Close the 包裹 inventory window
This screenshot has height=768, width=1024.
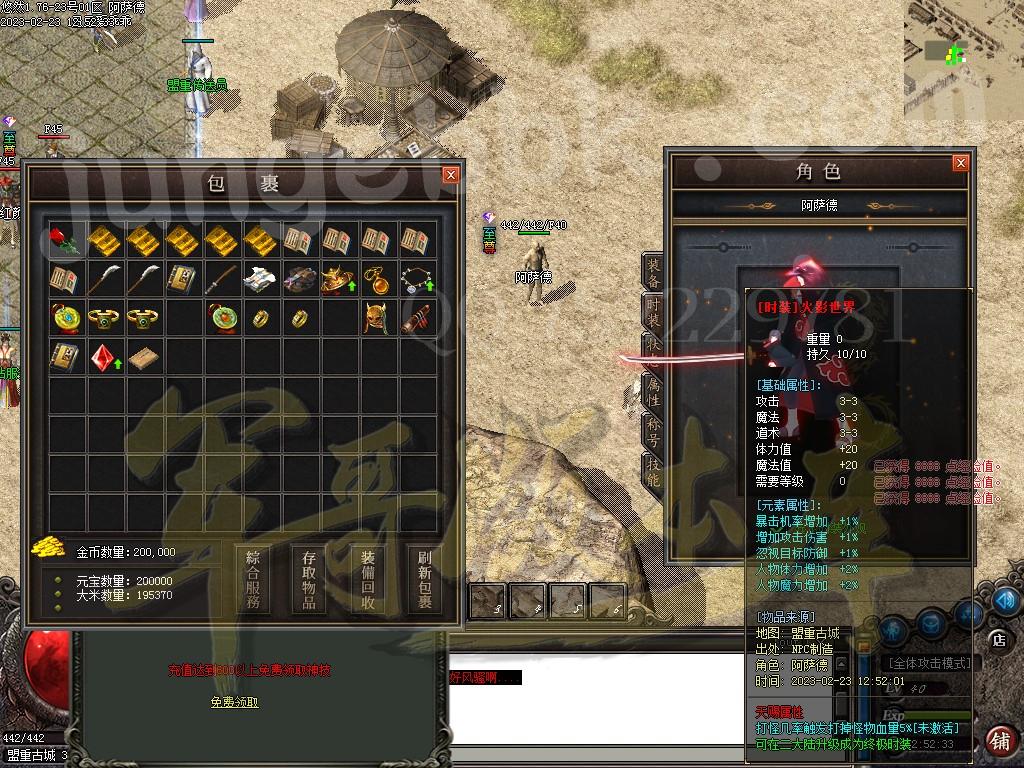pyautogui.click(x=451, y=175)
